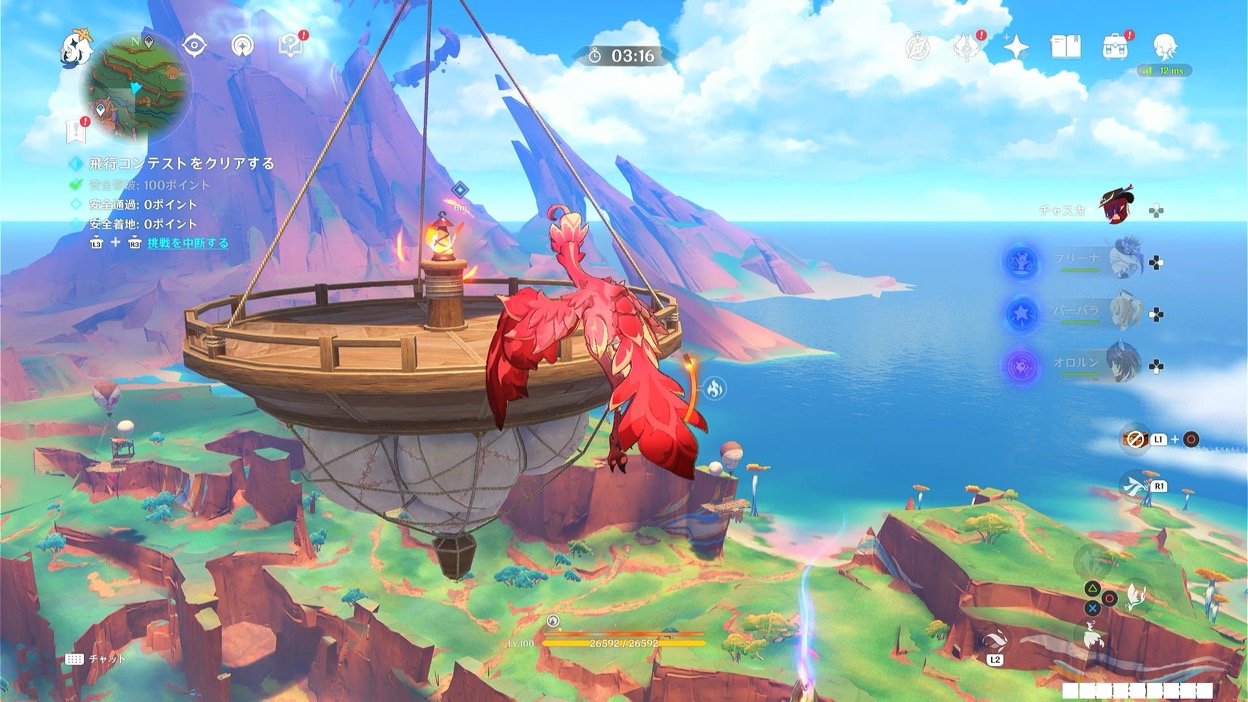Switch to party member バーバラ
The image size is (1248, 702).
point(1124,311)
